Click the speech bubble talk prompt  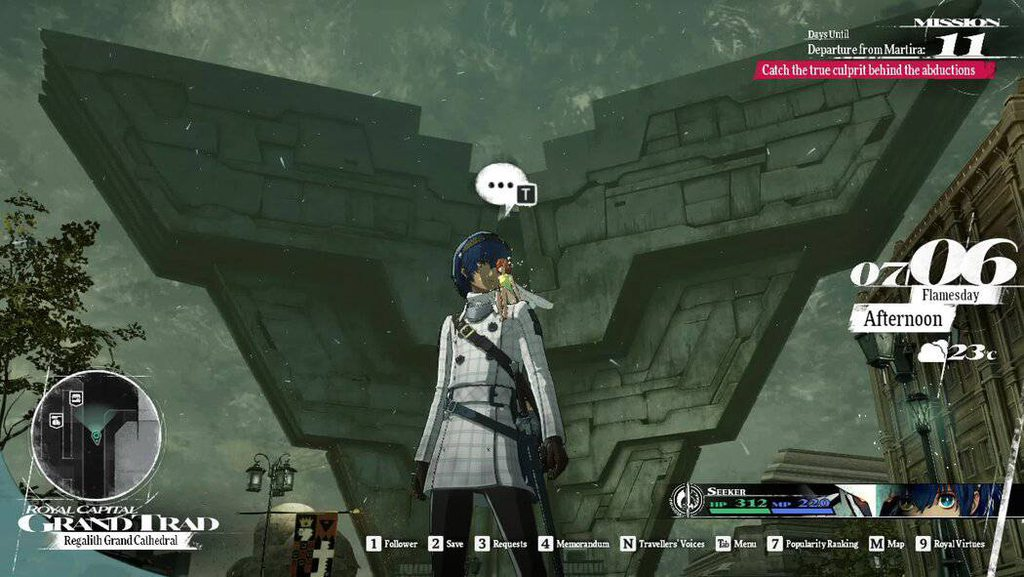tap(500, 188)
